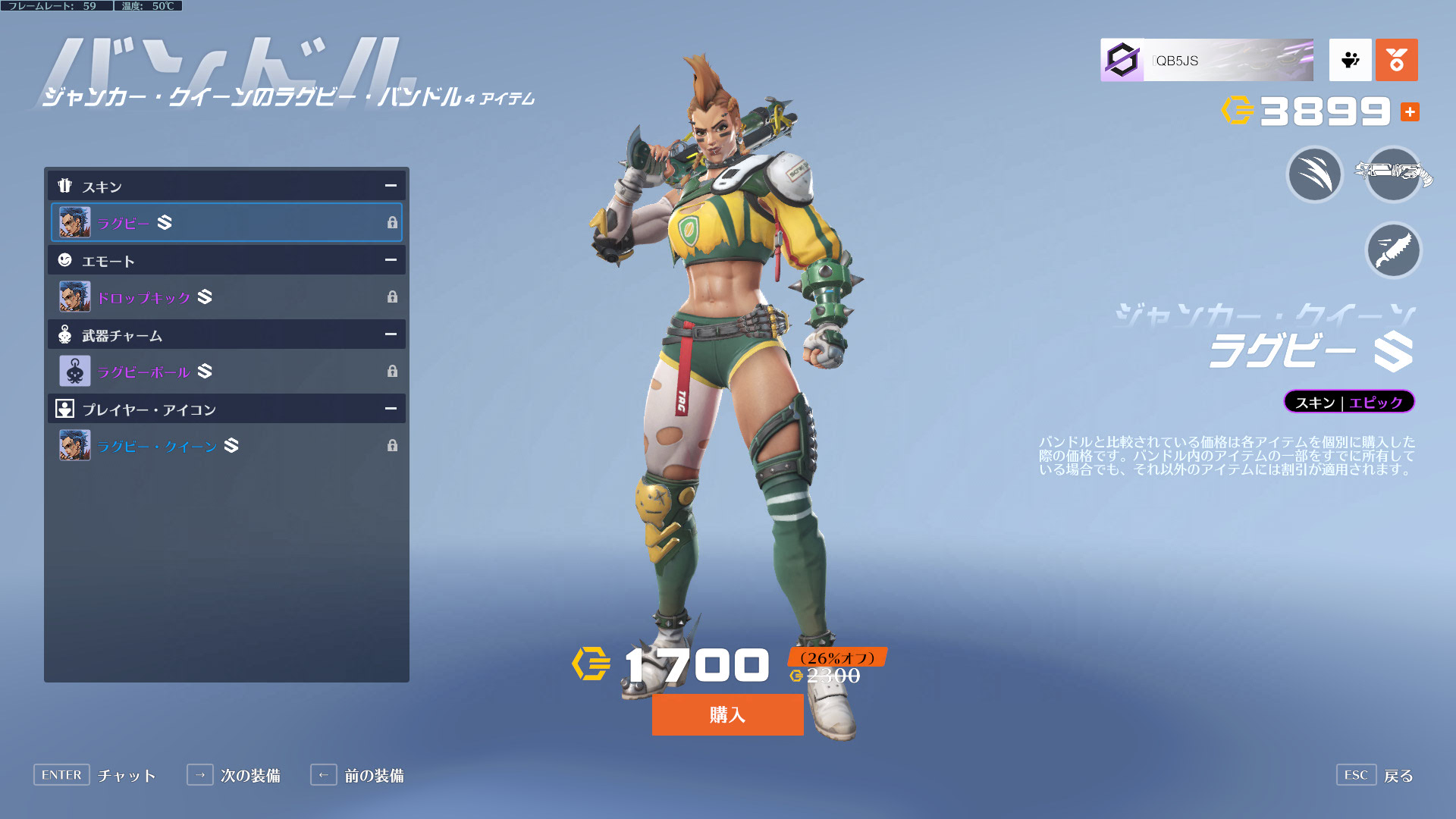Open the social friends icon

pyautogui.click(x=1350, y=60)
